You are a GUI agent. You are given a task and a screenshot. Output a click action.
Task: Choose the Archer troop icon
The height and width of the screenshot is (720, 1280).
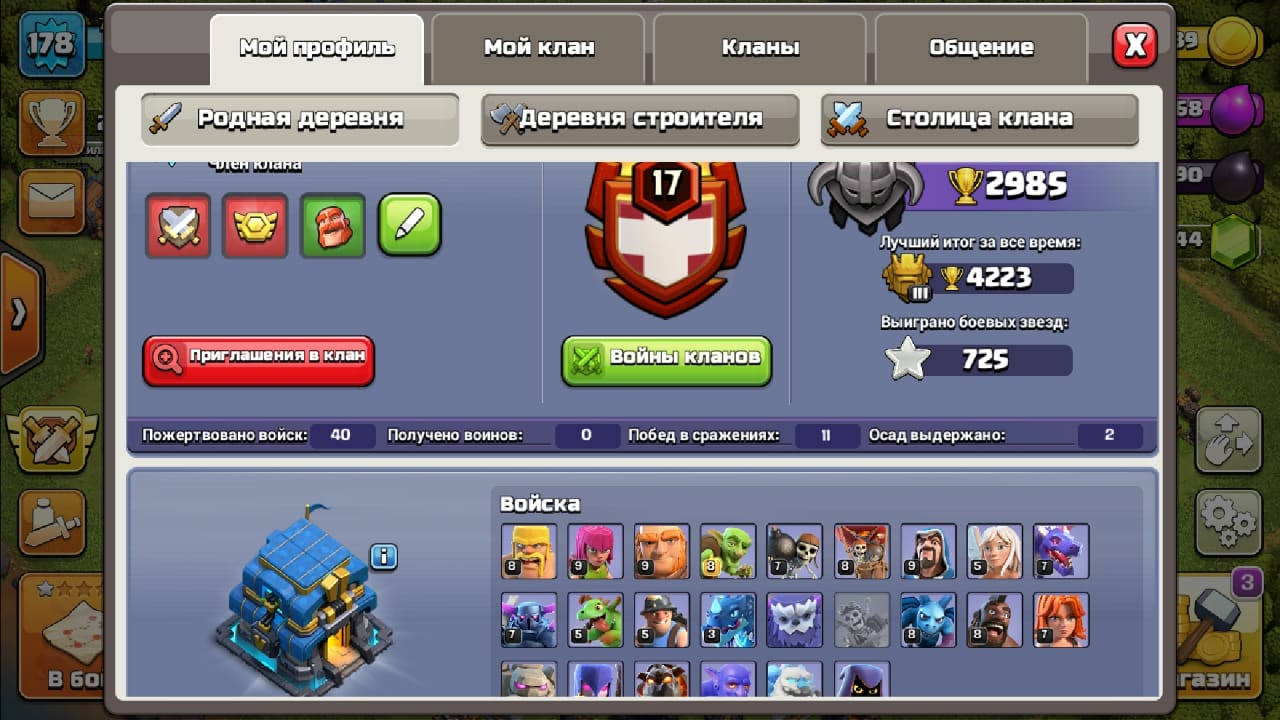(595, 551)
